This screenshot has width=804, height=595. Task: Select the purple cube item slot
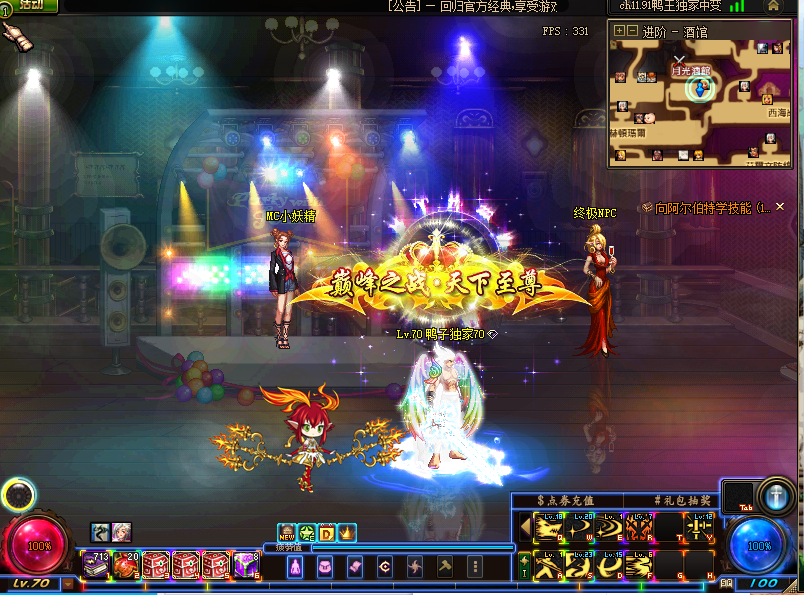tap(247, 566)
